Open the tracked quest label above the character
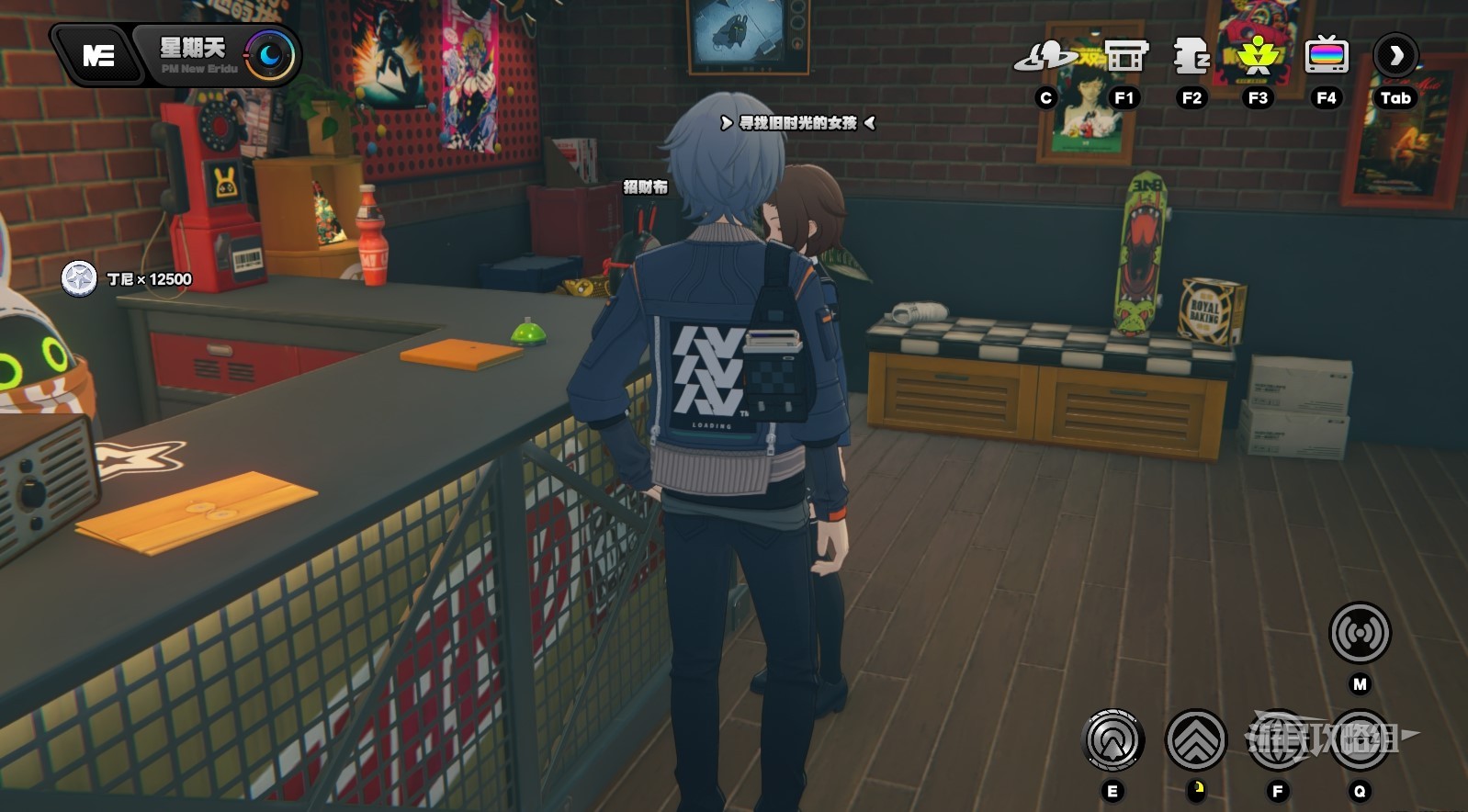This screenshot has height=812, width=1468. tap(797, 123)
